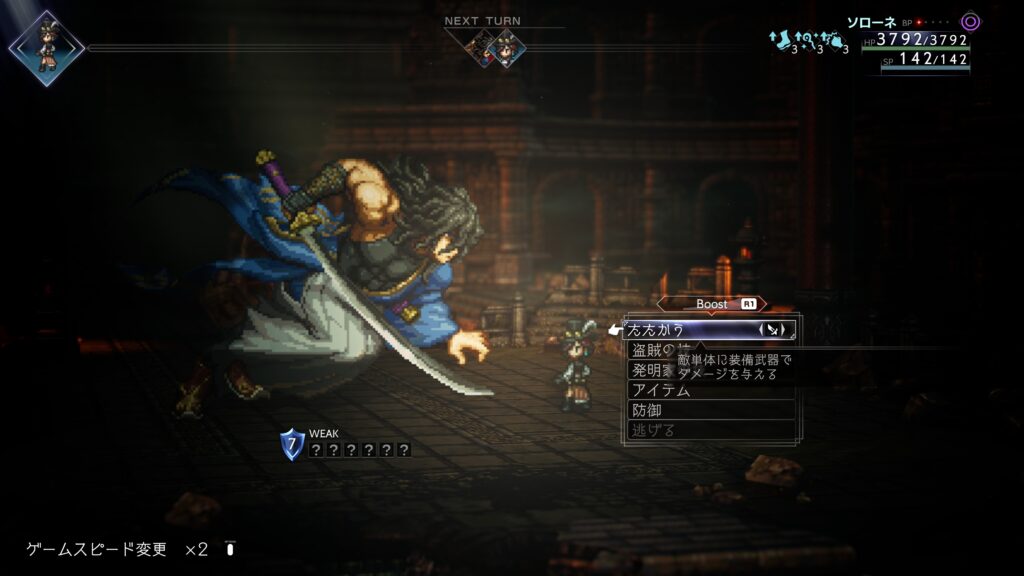Screen dimensions: 1024x576
Task: Open the 盗賊の技 thief skills menu
Action: pos(656,350)
